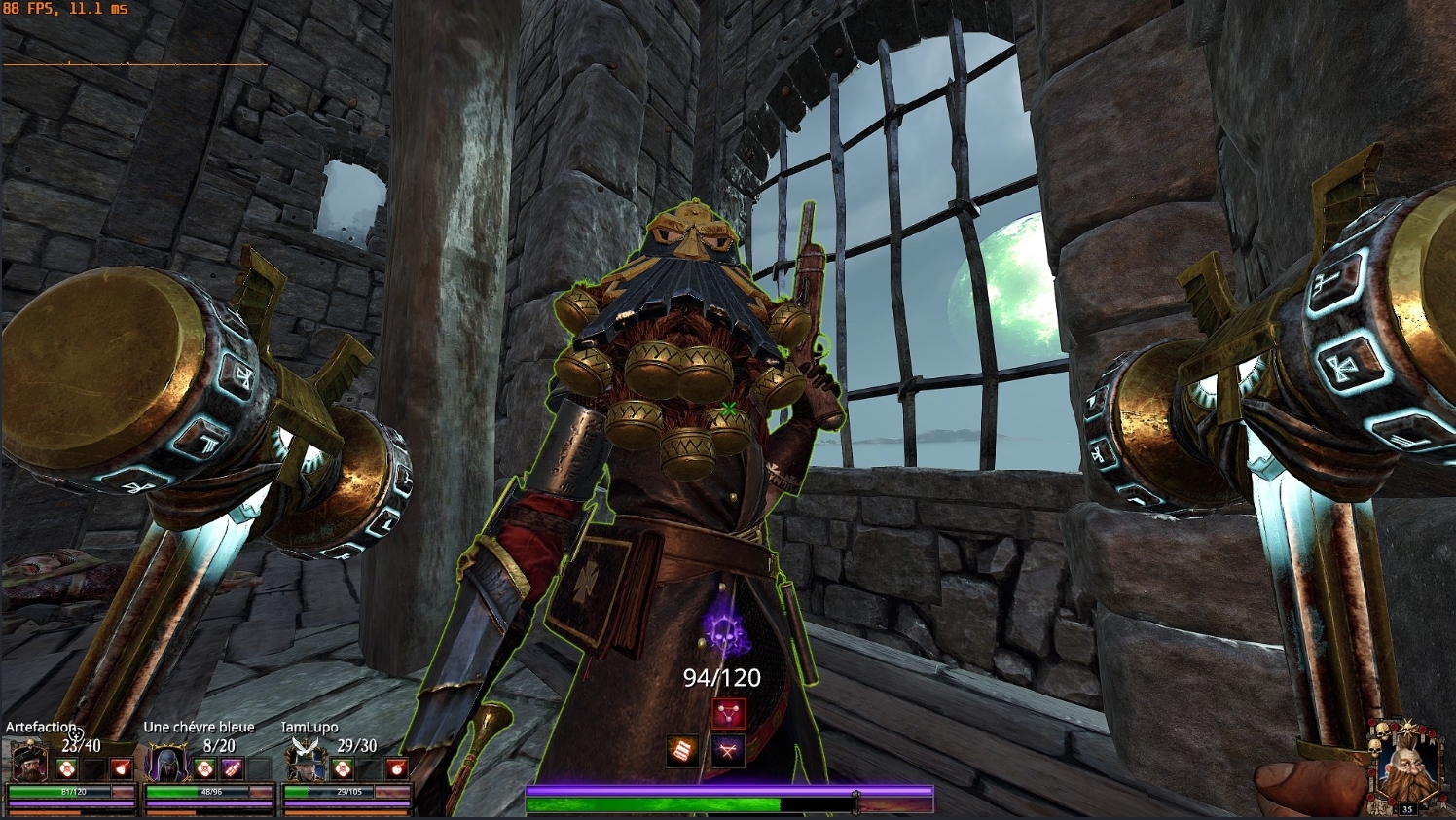Click the purple crossed-lines buff icon

pyautogui.click(x=728, y=750)
